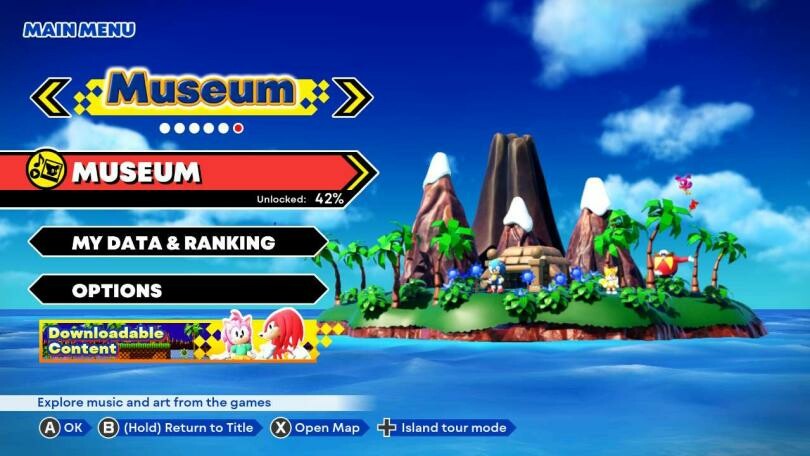810x456 pixels.
Task: Select My Data & Ranking
Action: point(175,242)
